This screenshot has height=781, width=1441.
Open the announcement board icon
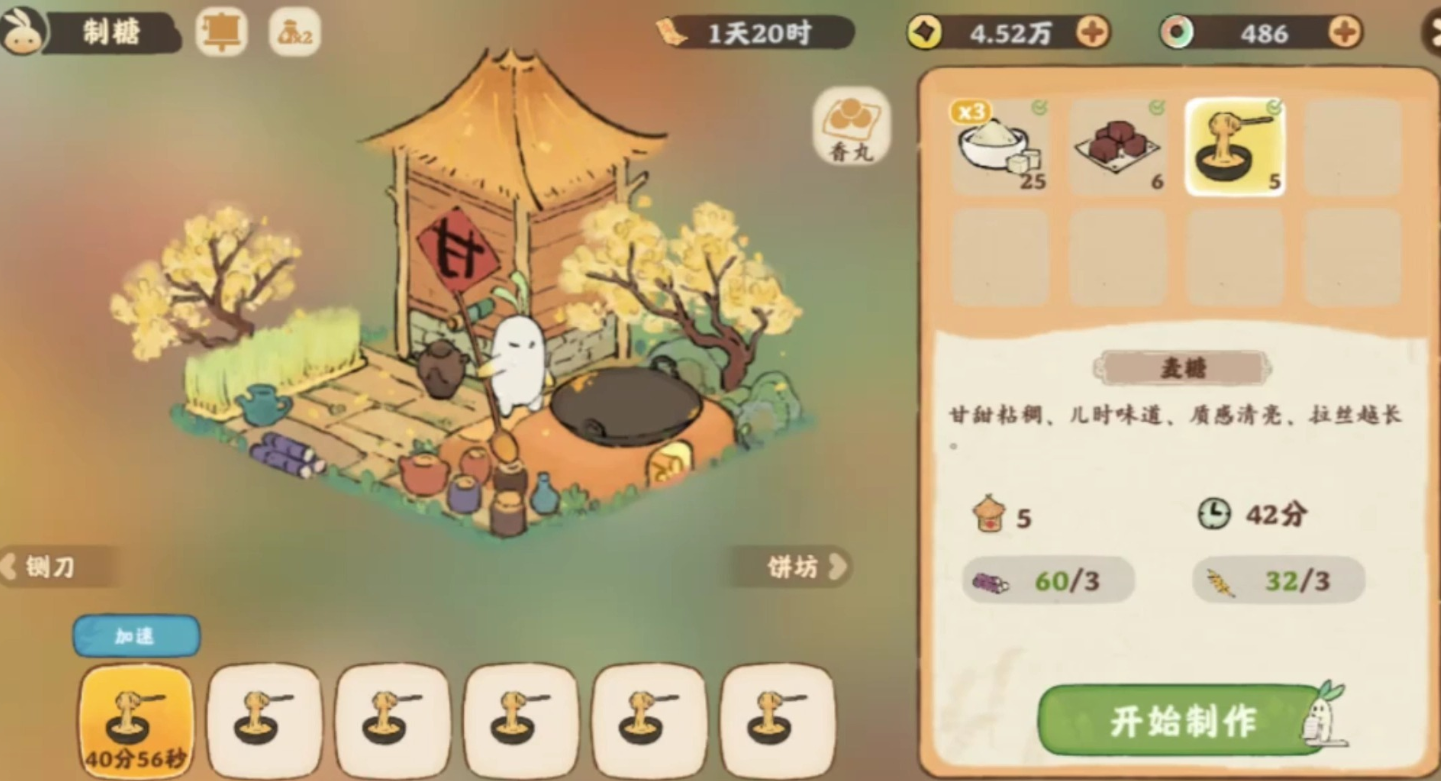pyautogui.click(x=220, y=32)
